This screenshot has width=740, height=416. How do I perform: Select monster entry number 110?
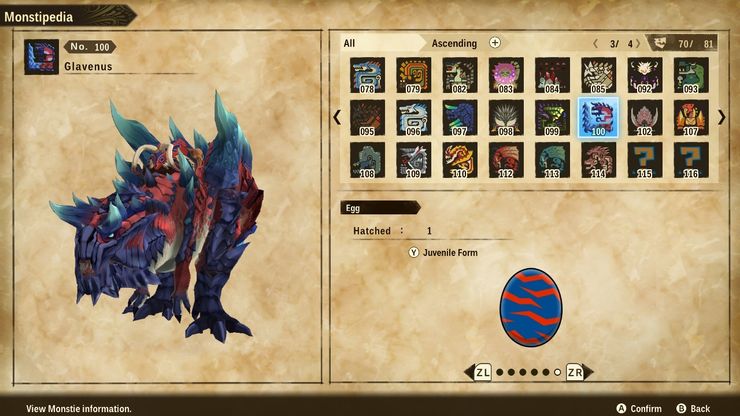[x=460, y=160]
